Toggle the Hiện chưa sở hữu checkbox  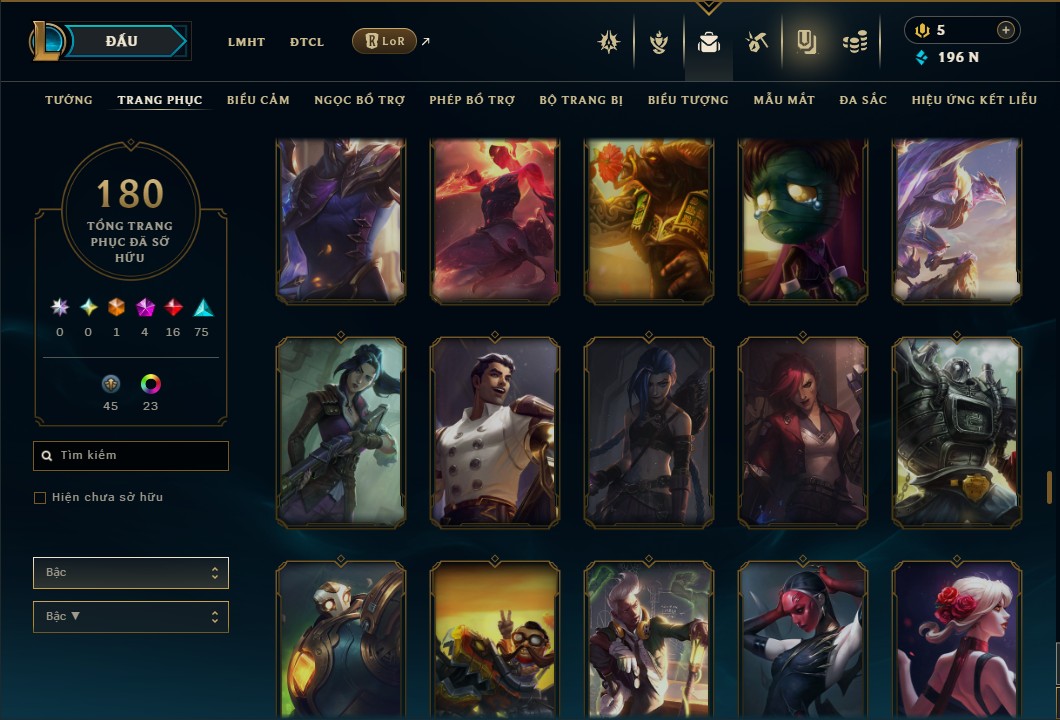[40, 498]
